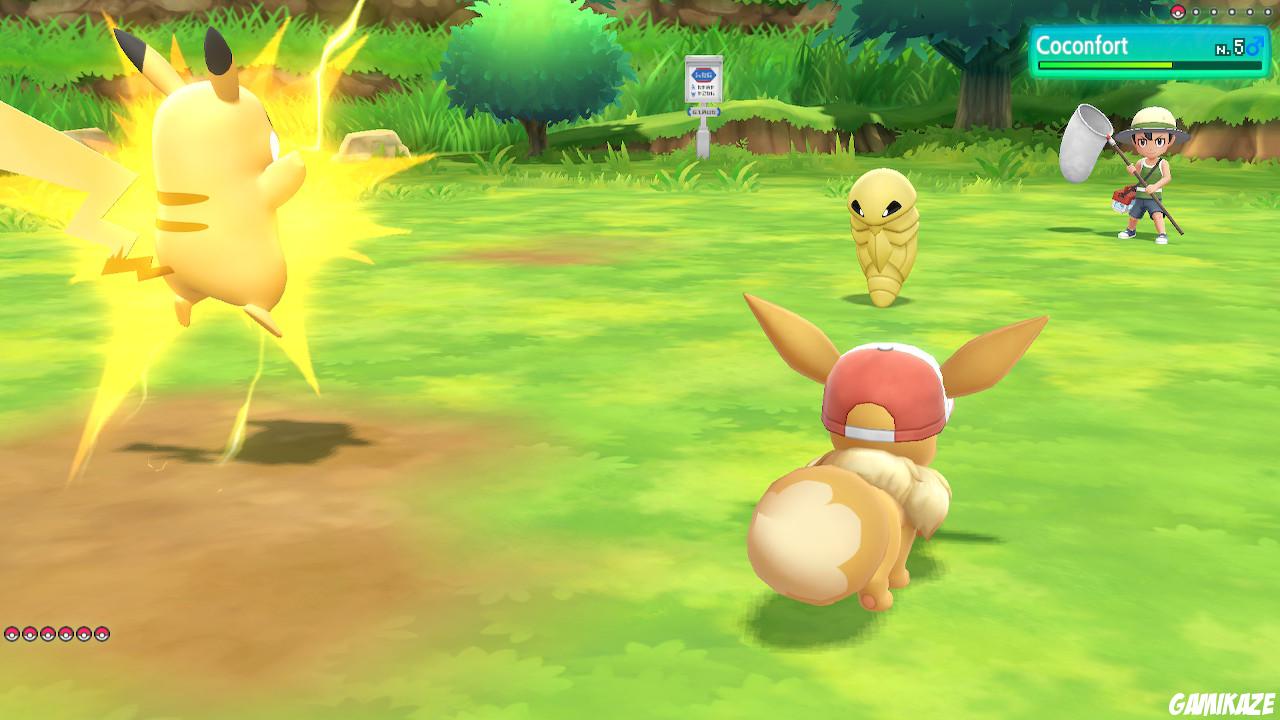Viewport: 1280px width, 720px height.
Task: Select the first Poké Ball team icon
Action: tap(12, 634)
